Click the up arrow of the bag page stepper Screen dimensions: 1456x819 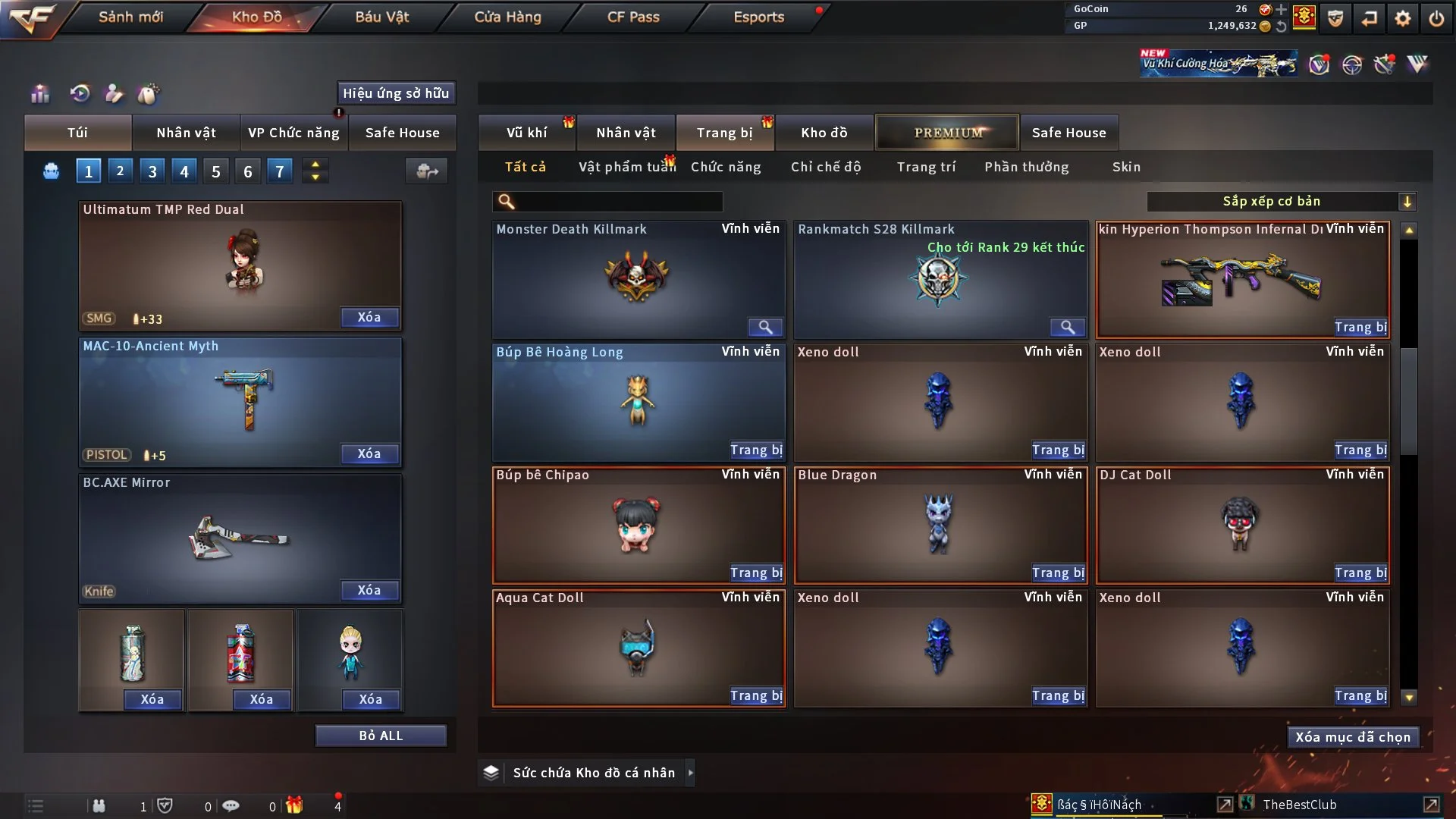coord(315,164)
